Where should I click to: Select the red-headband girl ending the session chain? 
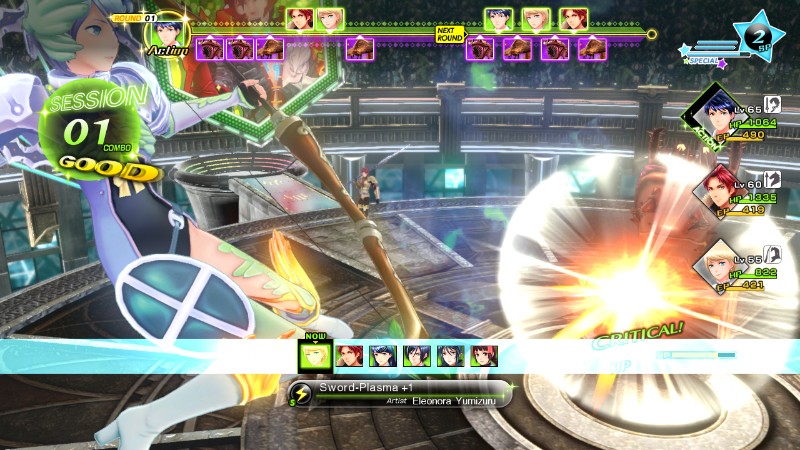point(484,355)
